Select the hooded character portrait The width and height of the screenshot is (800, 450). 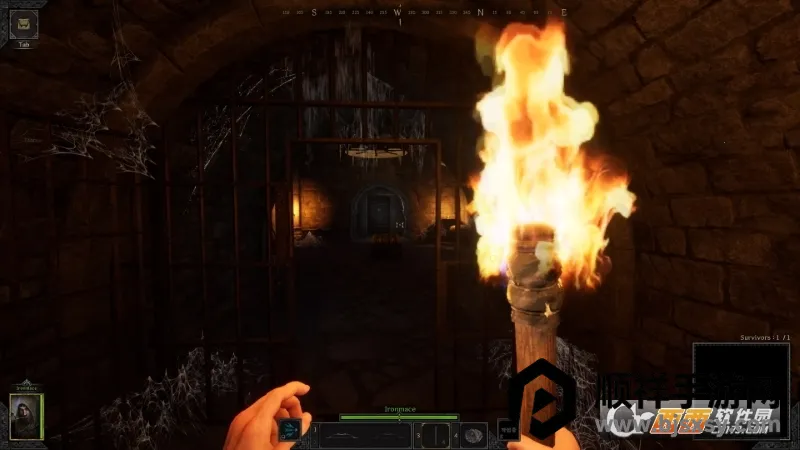coord(27,416)
